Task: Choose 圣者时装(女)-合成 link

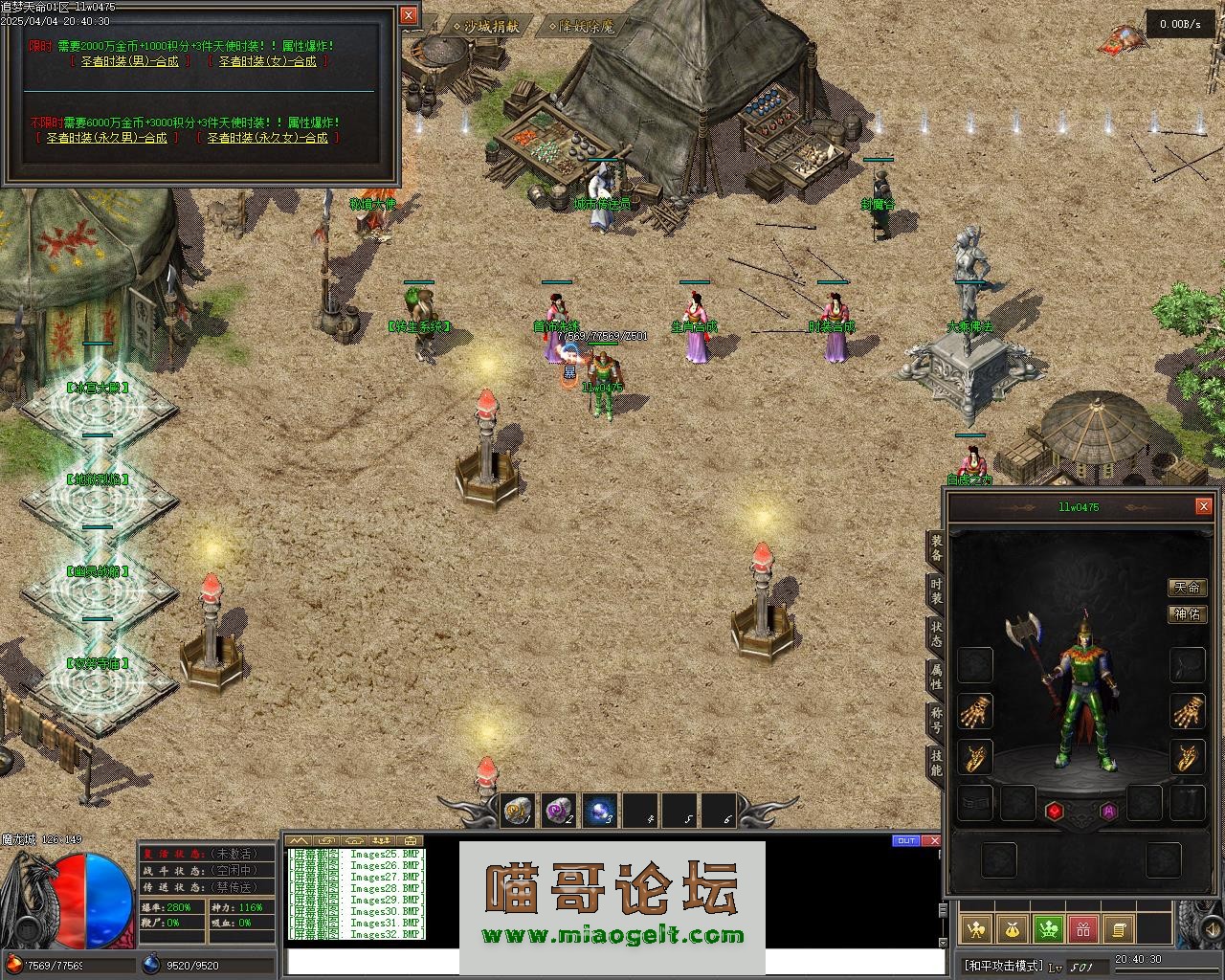Action: tap(267, 61)
